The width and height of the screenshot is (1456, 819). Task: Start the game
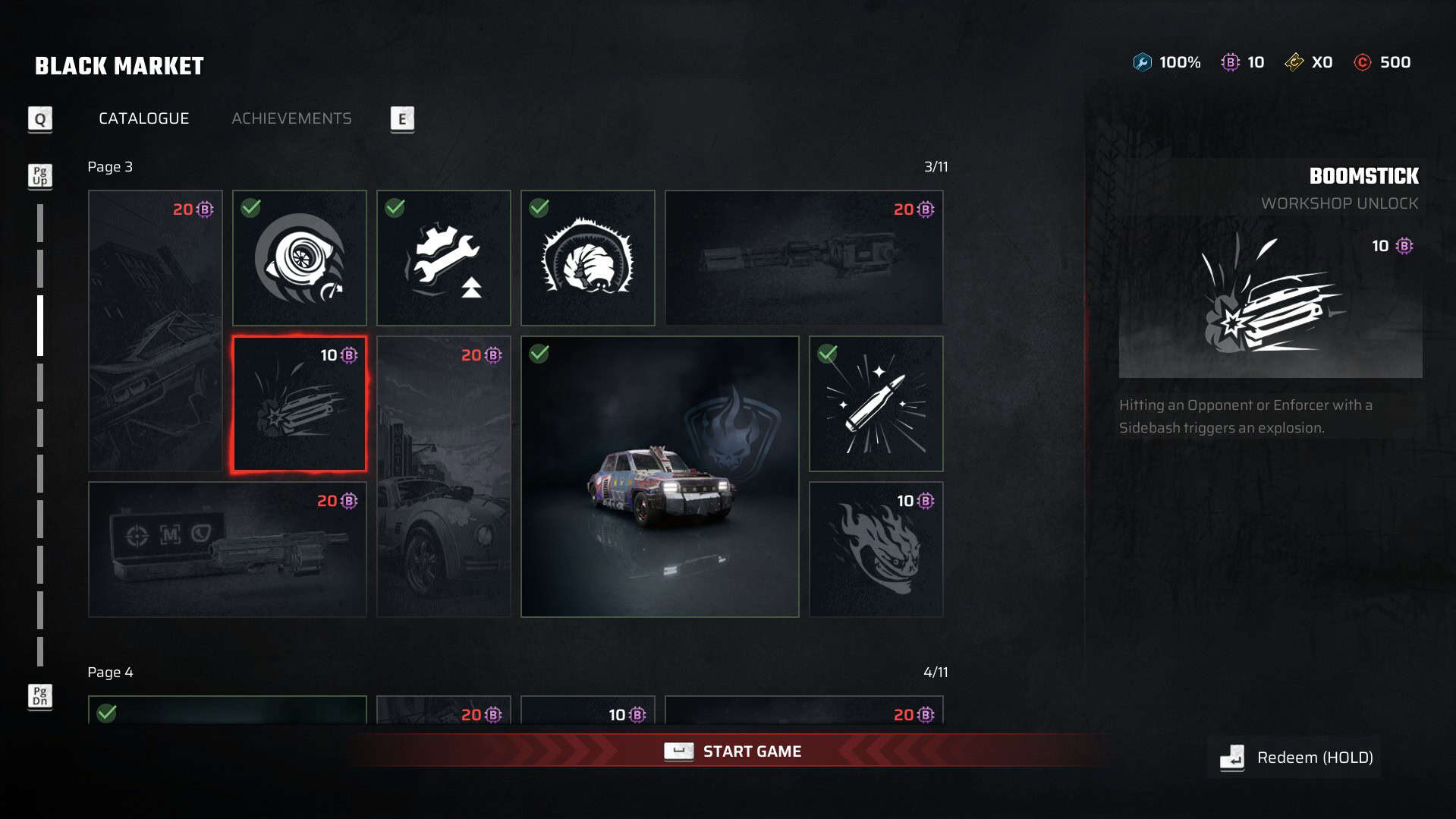tap(732, 751)
